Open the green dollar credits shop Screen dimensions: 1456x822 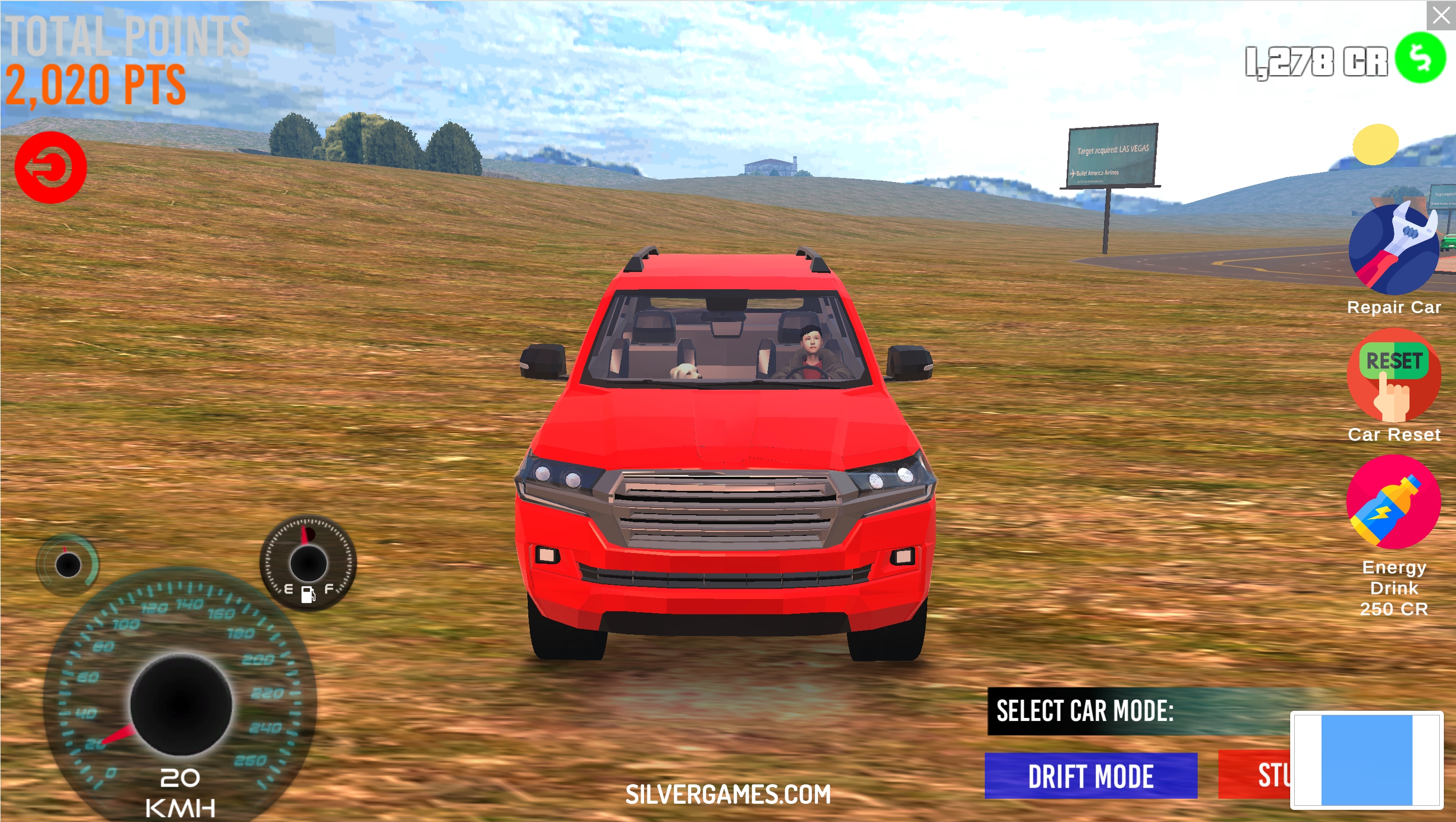tap(1420, 58)
